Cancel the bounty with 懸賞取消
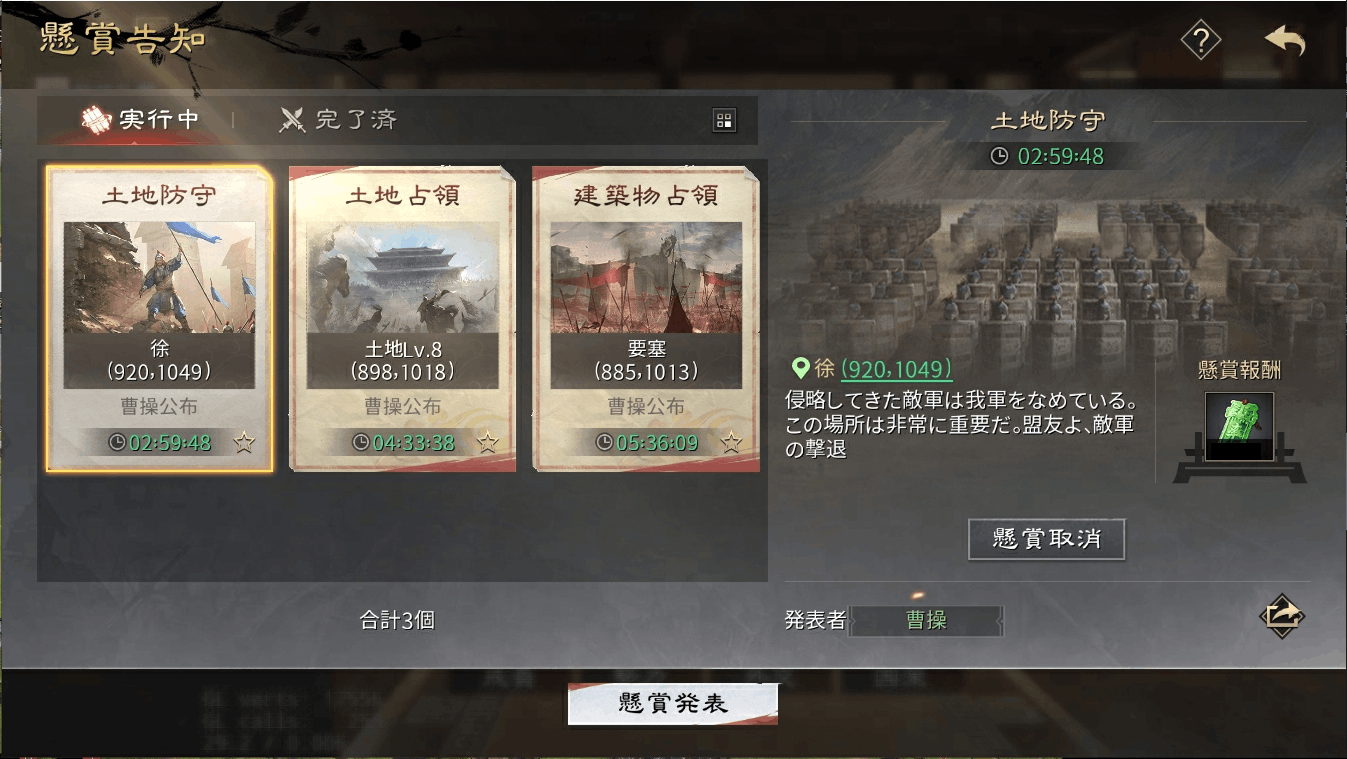Viewport: 1347px width, 759px height. pos(1046,539)
